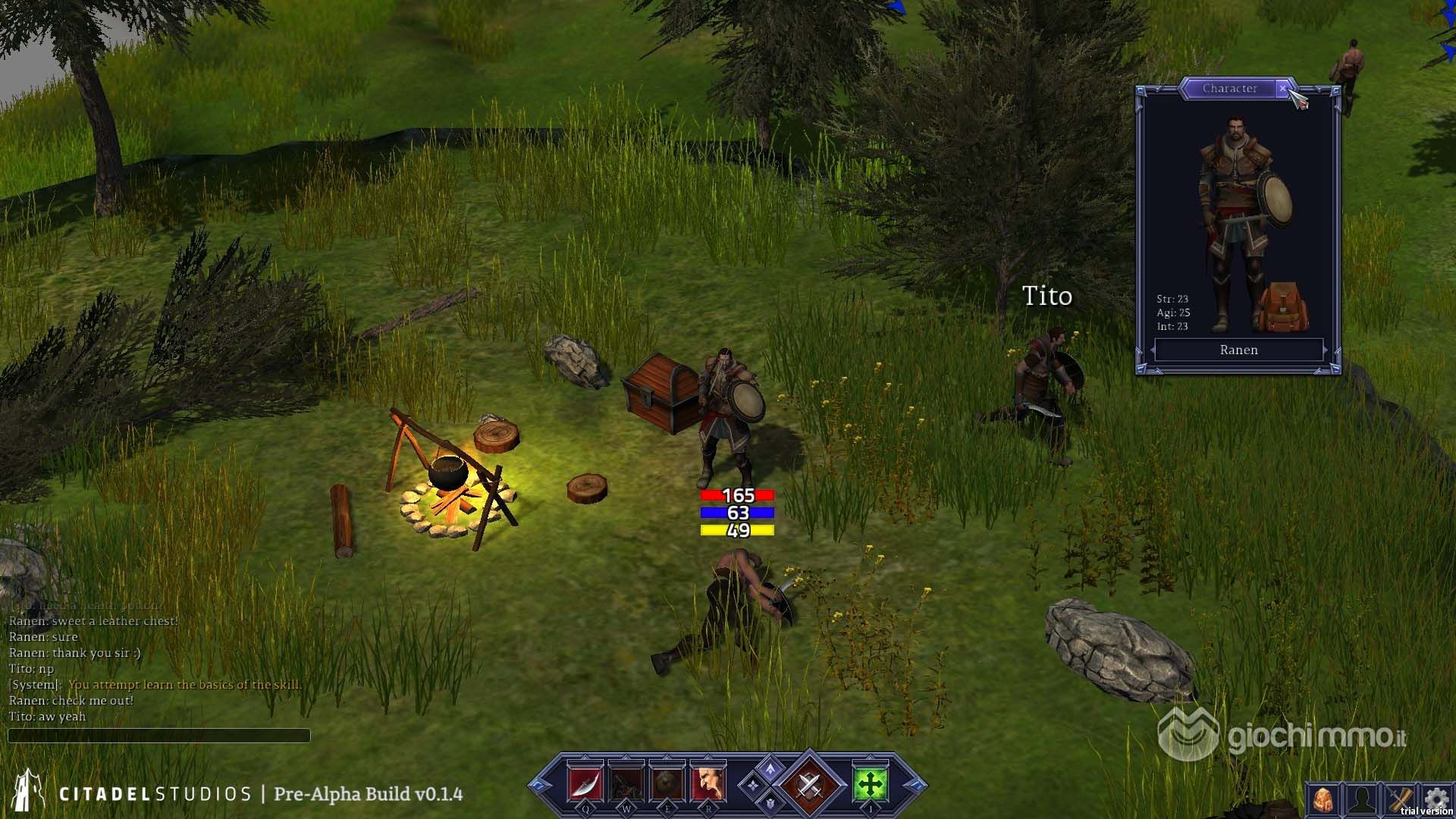The width and height of the screenshot is (1456, 819).
Task: Close the Character window
Action: click(x=1283, y=89)
